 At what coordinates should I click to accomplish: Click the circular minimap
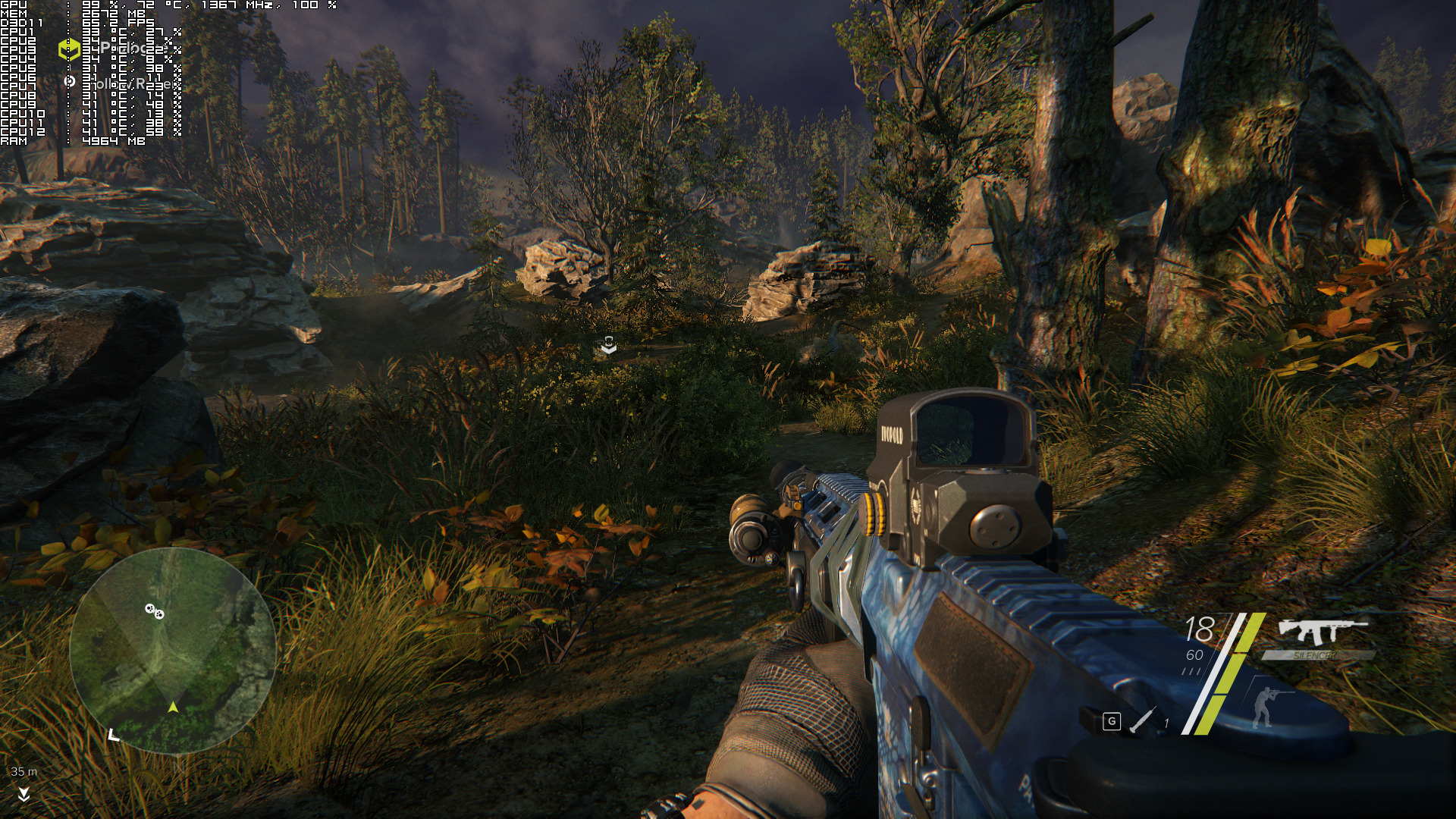click(172, 651)
